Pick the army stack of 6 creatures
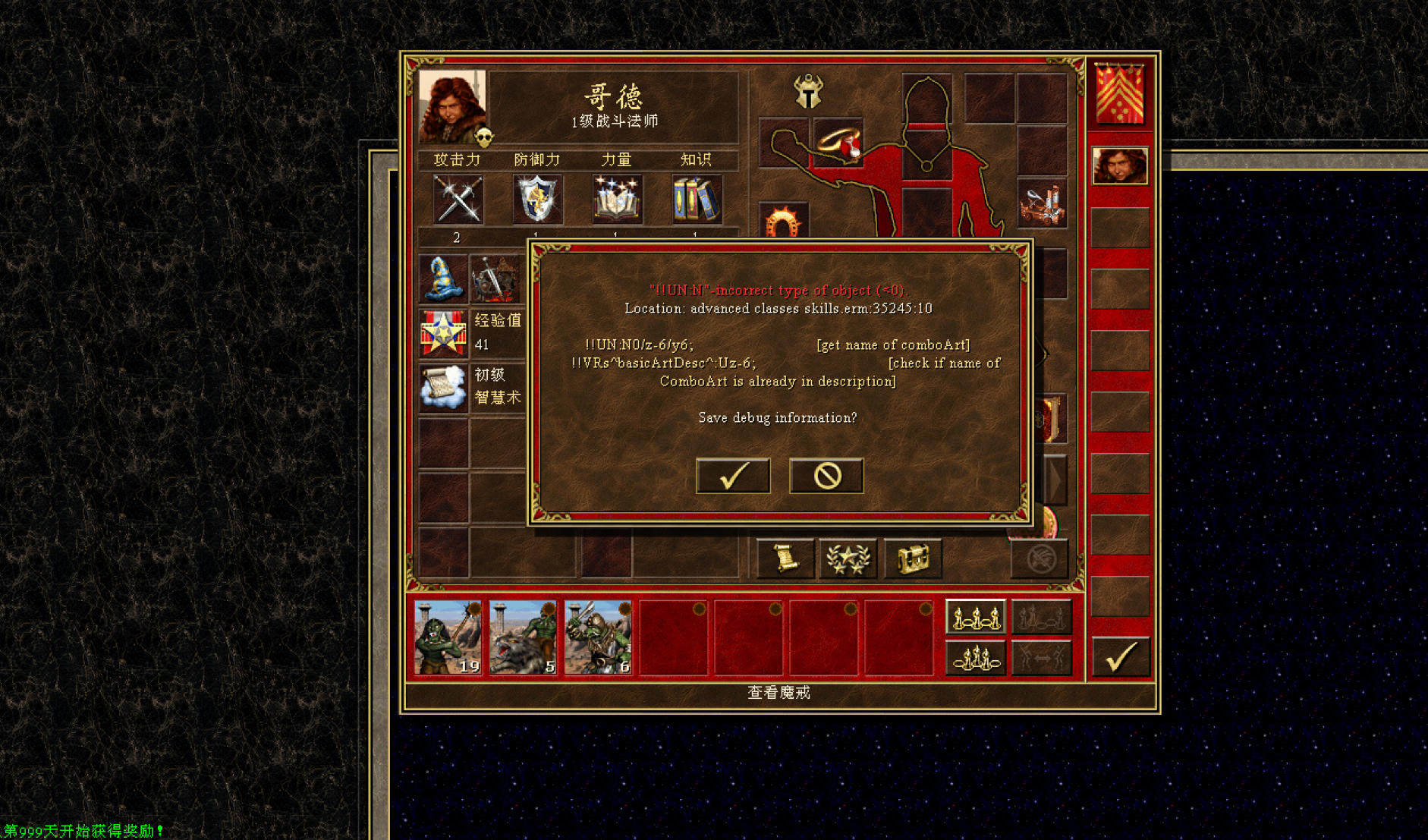The image size is (1428, 840). point(598,637)
